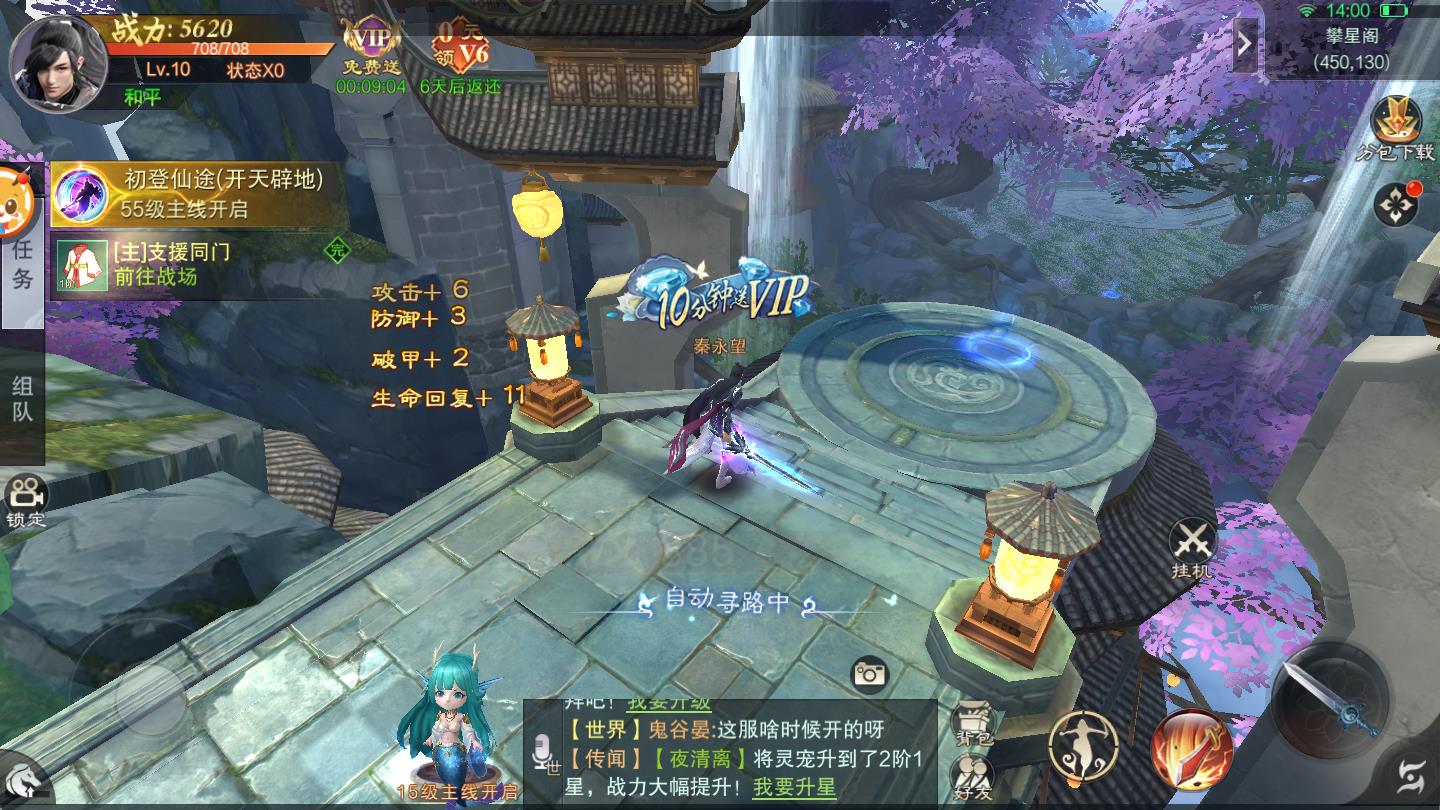Click the 我要升星 chat link

[794, 786]
